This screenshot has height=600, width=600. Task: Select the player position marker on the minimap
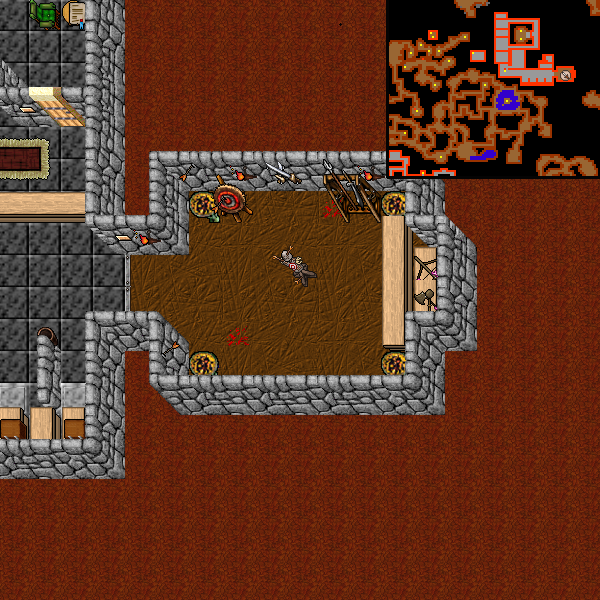[x=566, y=75]
